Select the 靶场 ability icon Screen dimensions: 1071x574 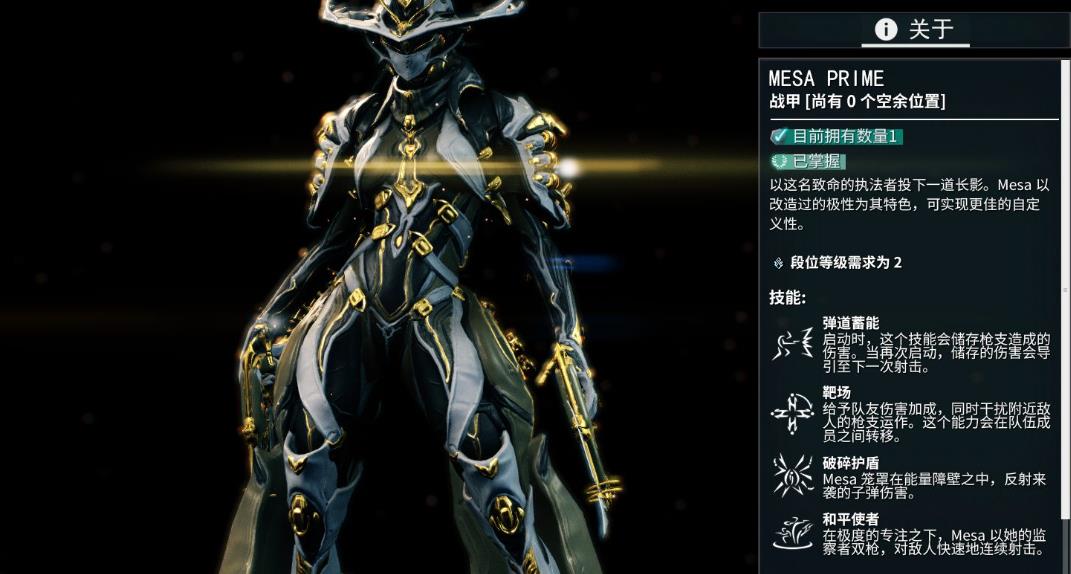click(x=793, y=411)
